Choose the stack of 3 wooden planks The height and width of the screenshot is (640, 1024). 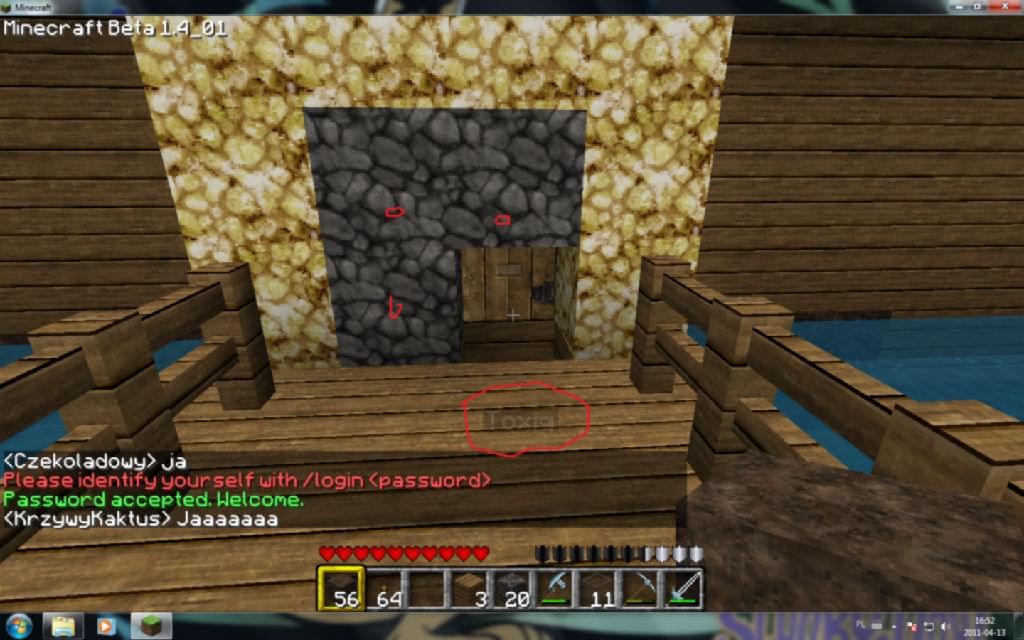click(469, 588)
